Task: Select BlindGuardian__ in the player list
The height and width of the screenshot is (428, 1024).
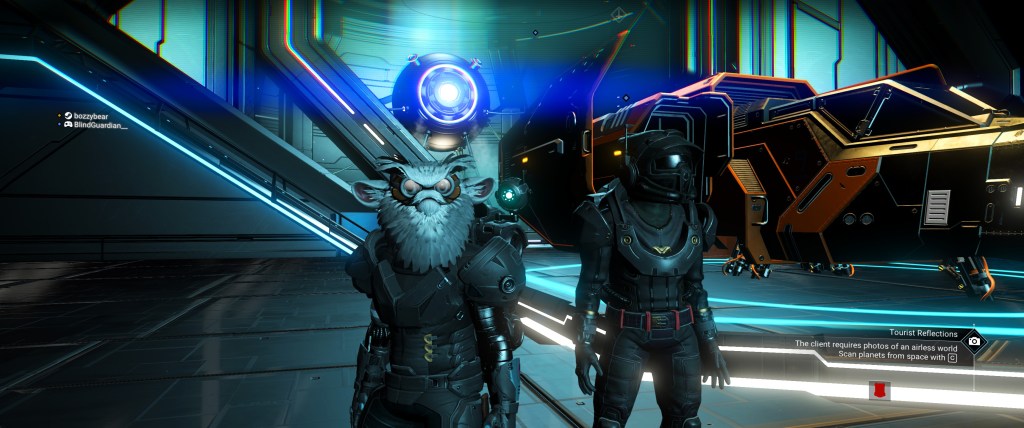Action: tap(100, 125)
